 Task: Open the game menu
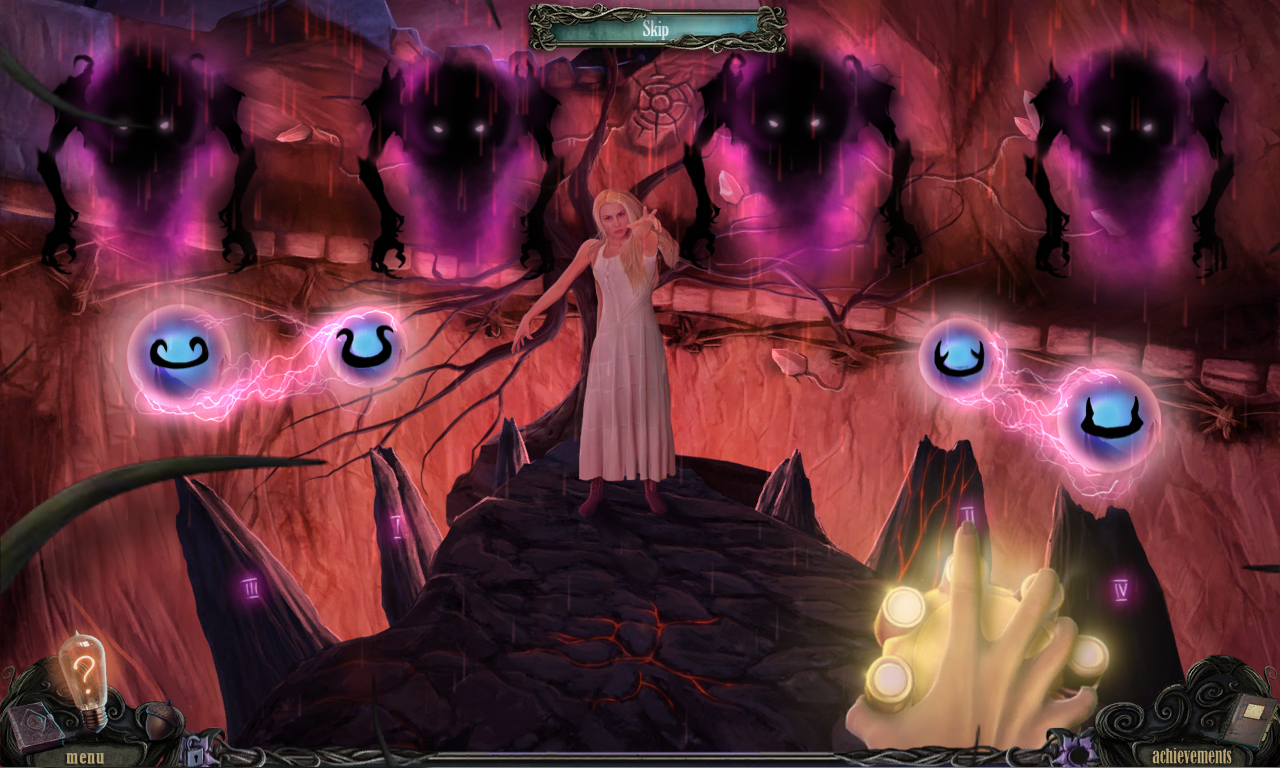pyautogui.click(x=85, y=756)
